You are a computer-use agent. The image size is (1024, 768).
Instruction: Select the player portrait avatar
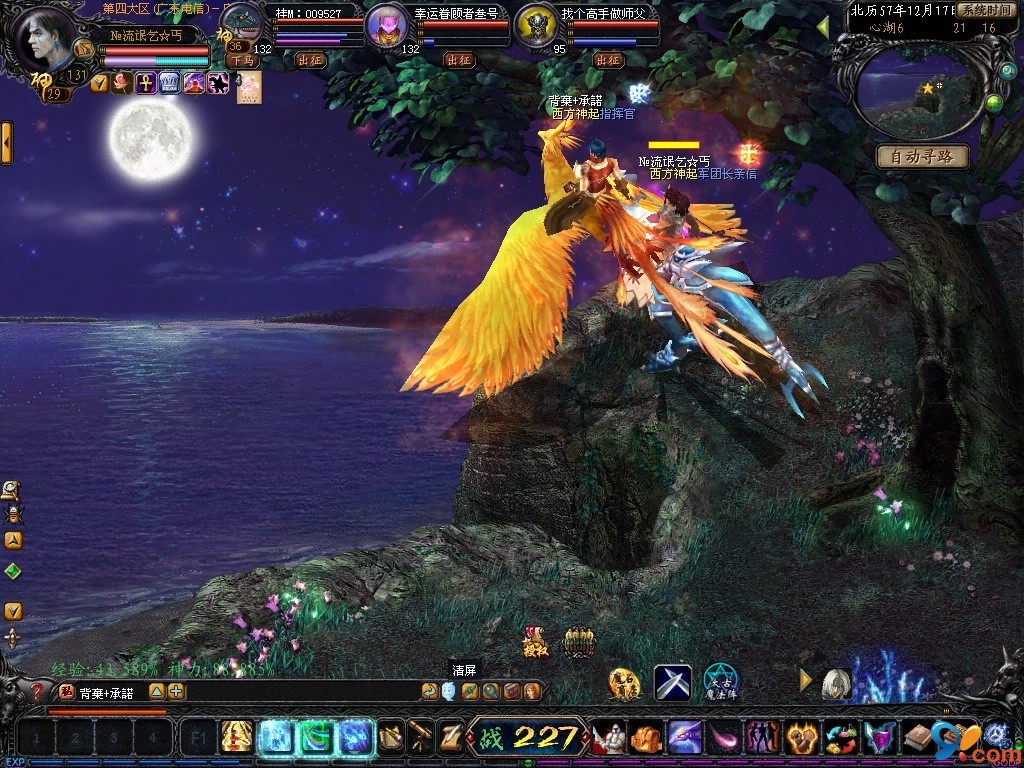(47, 37)
